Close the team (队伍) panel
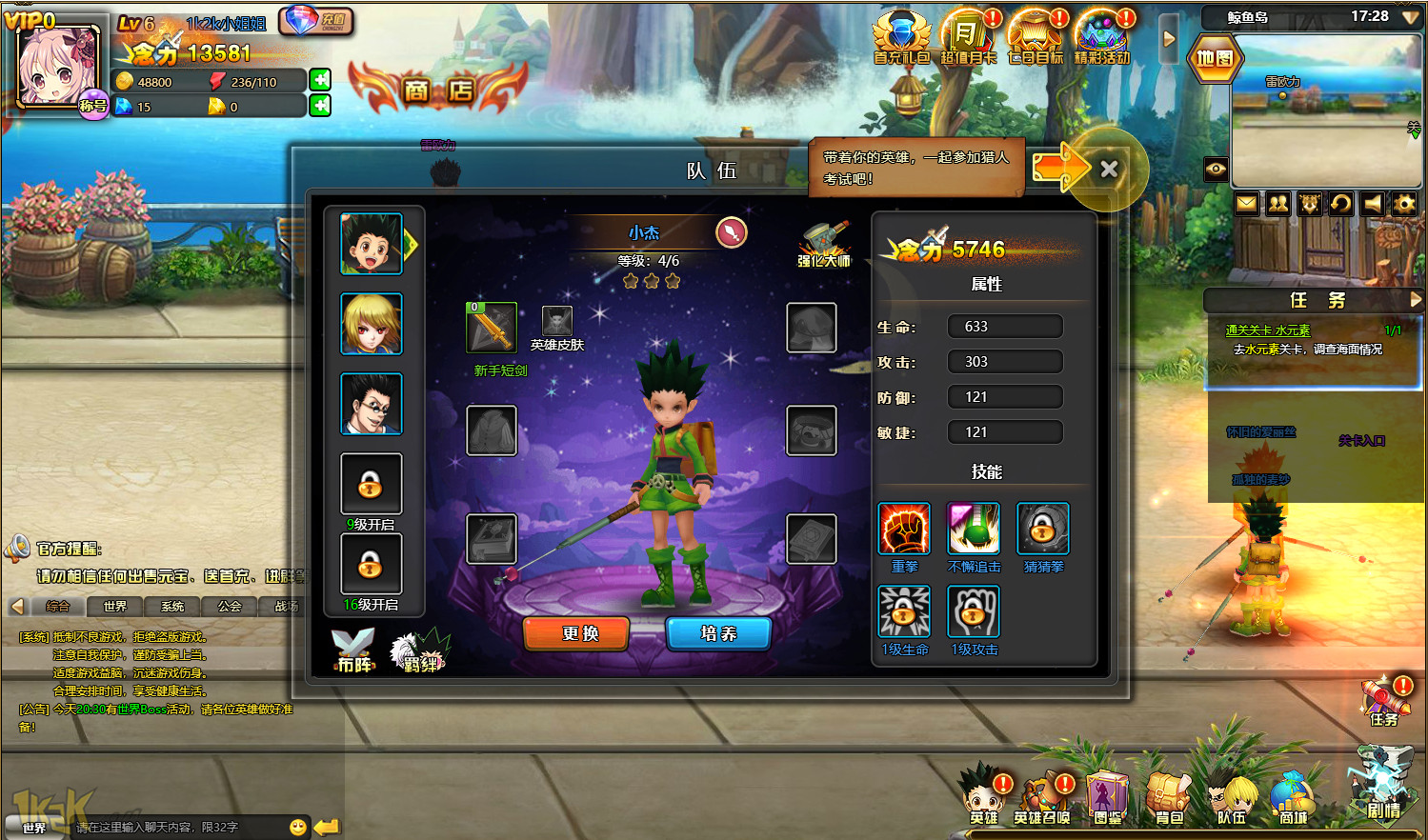 [x=1108, y=170]
